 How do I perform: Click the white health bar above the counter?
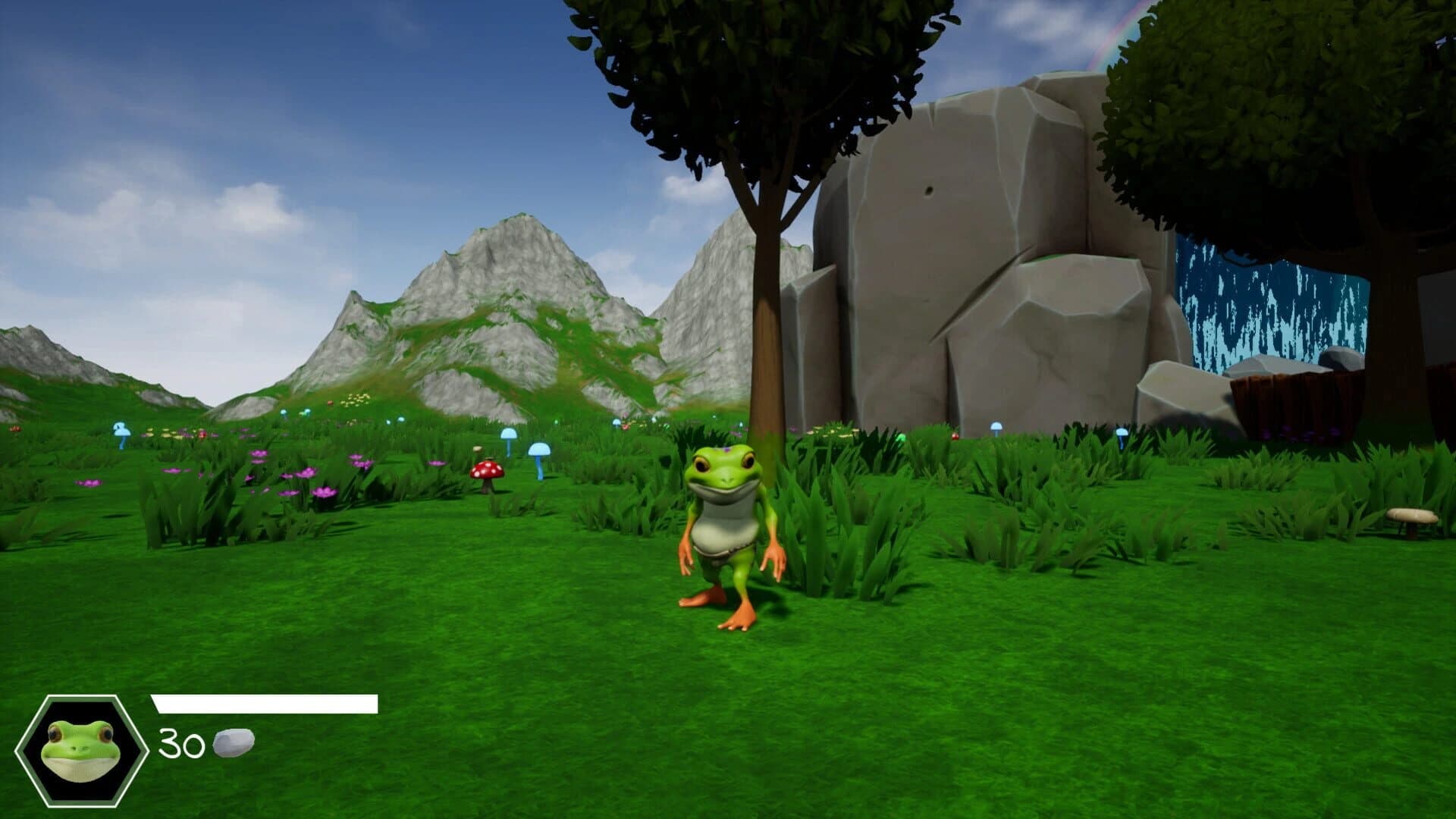[x=265, y=704]
